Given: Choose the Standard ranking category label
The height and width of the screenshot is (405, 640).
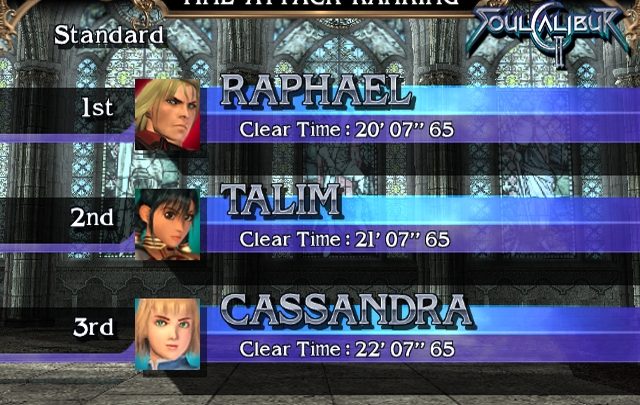Looking at the screenshot, I should pyautogui.click(x=109, y=34).
